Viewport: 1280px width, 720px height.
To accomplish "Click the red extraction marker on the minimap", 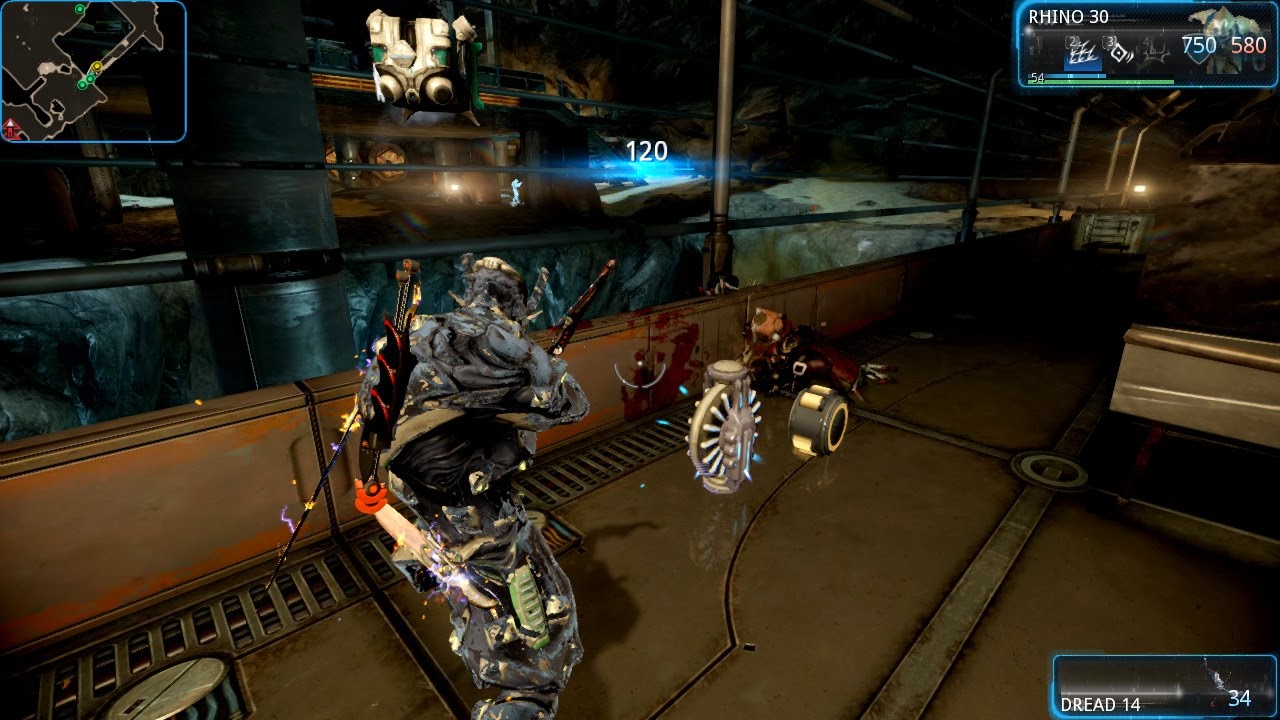I will coord(10,127).
